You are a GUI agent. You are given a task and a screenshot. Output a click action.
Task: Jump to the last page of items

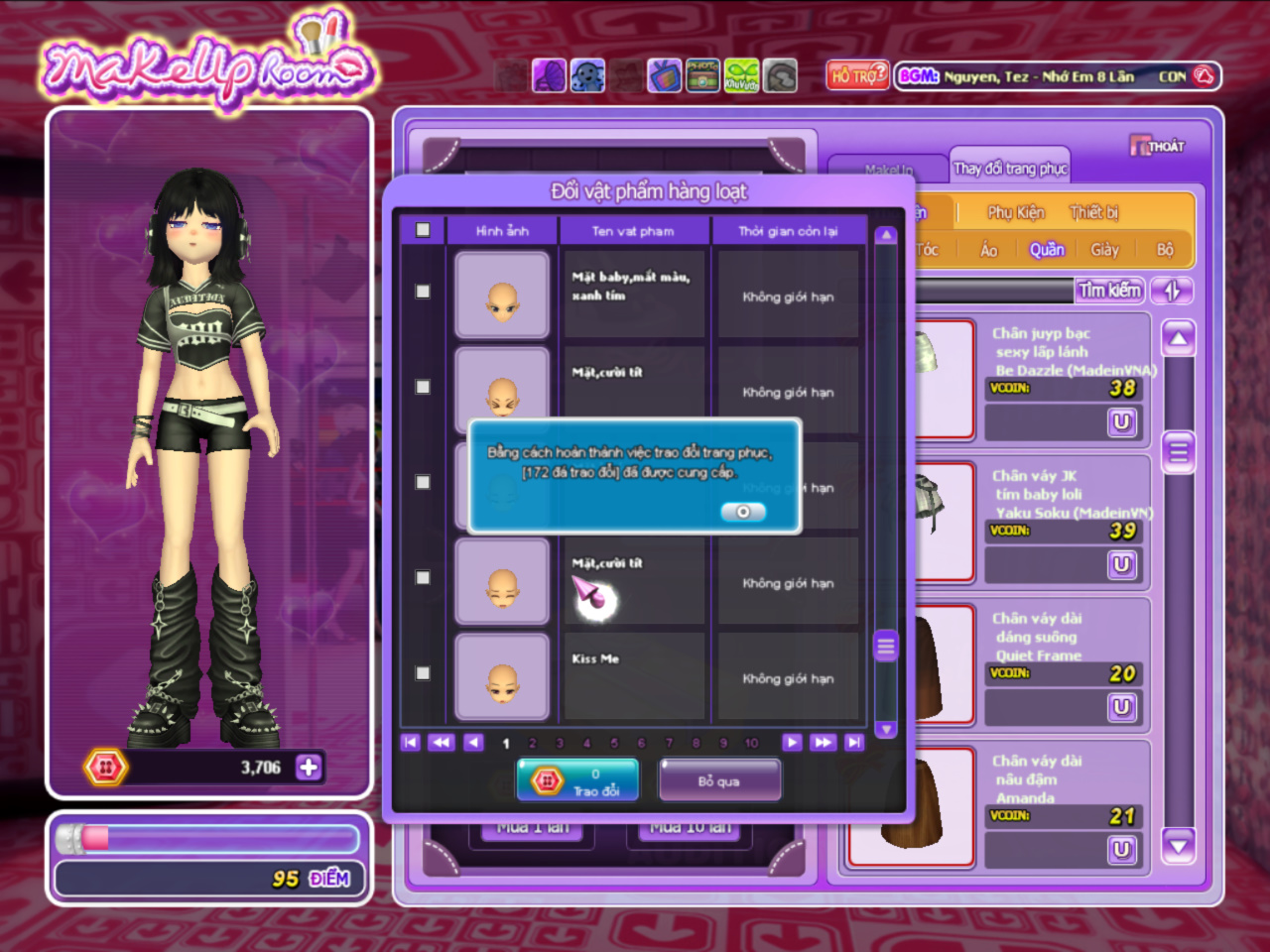click(x=853, y=742)
